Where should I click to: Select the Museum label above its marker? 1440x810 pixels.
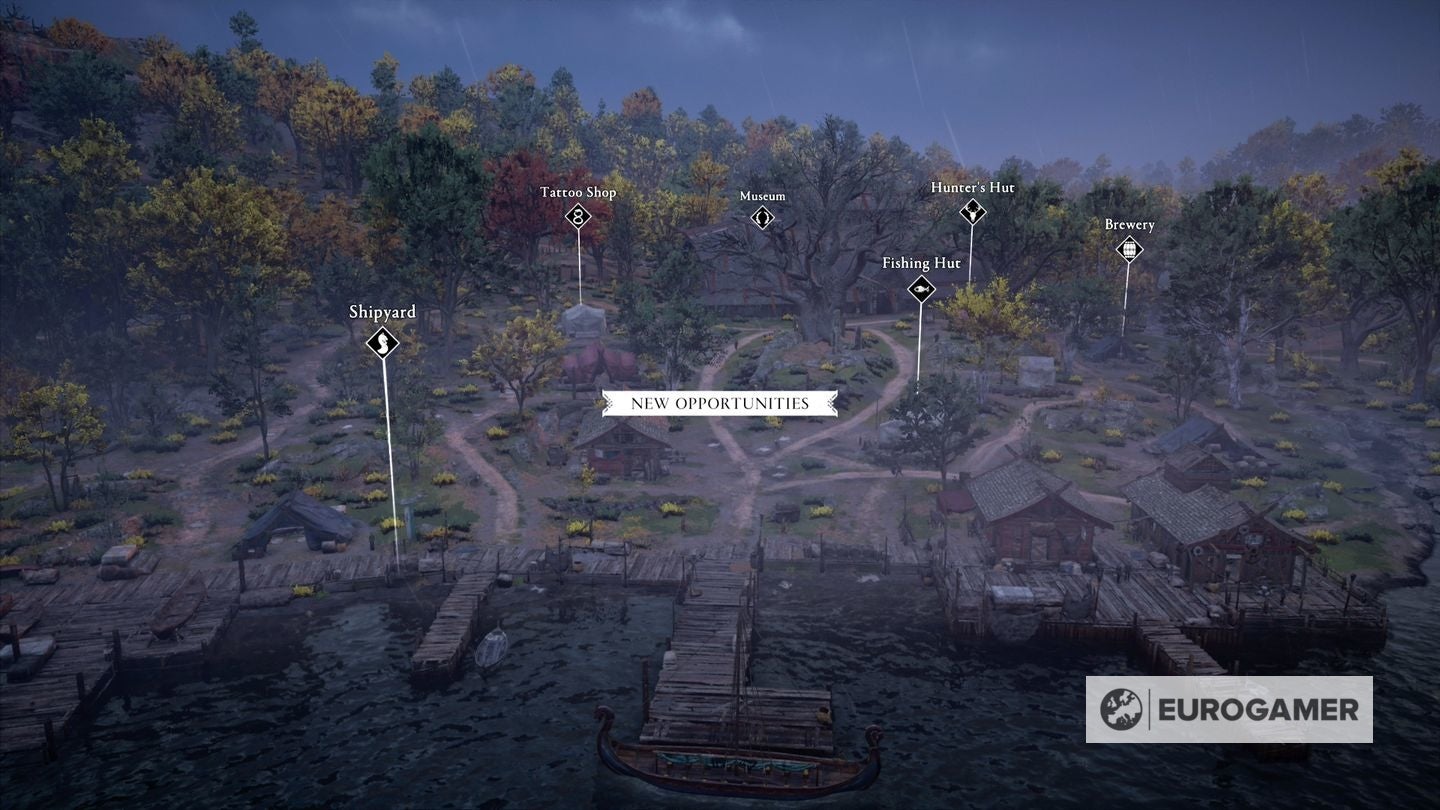763,196
